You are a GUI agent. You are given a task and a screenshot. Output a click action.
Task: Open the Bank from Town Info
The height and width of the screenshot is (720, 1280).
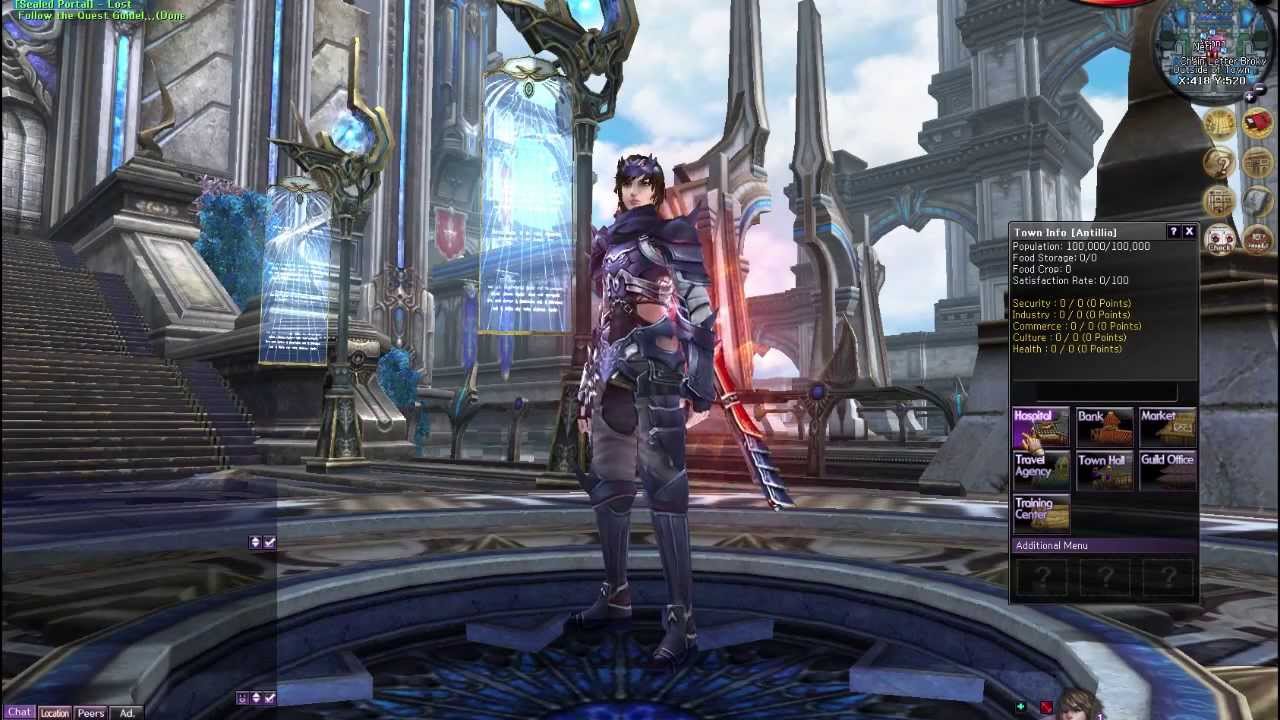coord(1104,427)
